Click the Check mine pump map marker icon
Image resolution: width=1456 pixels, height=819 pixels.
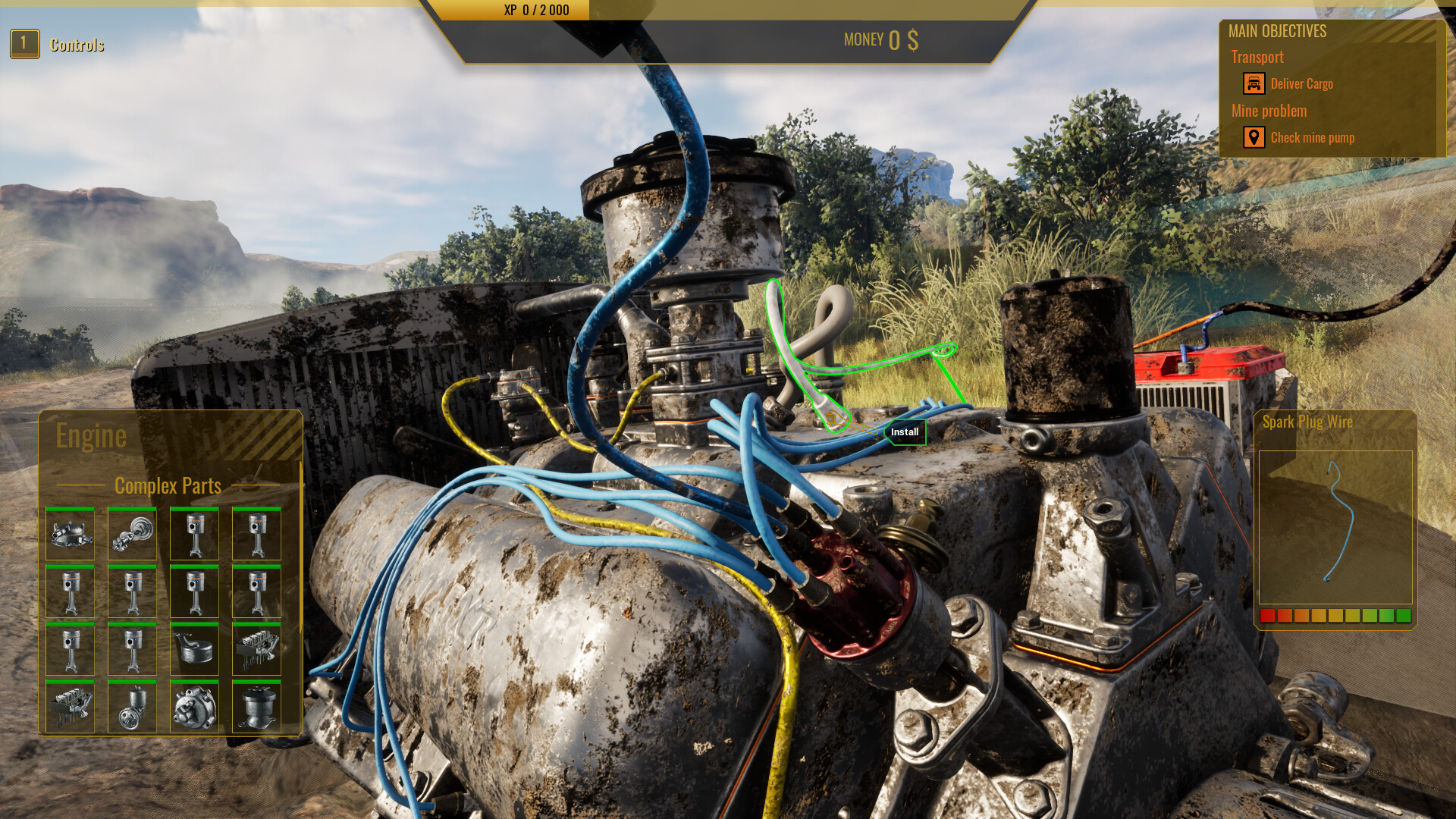click(1254, 137)
